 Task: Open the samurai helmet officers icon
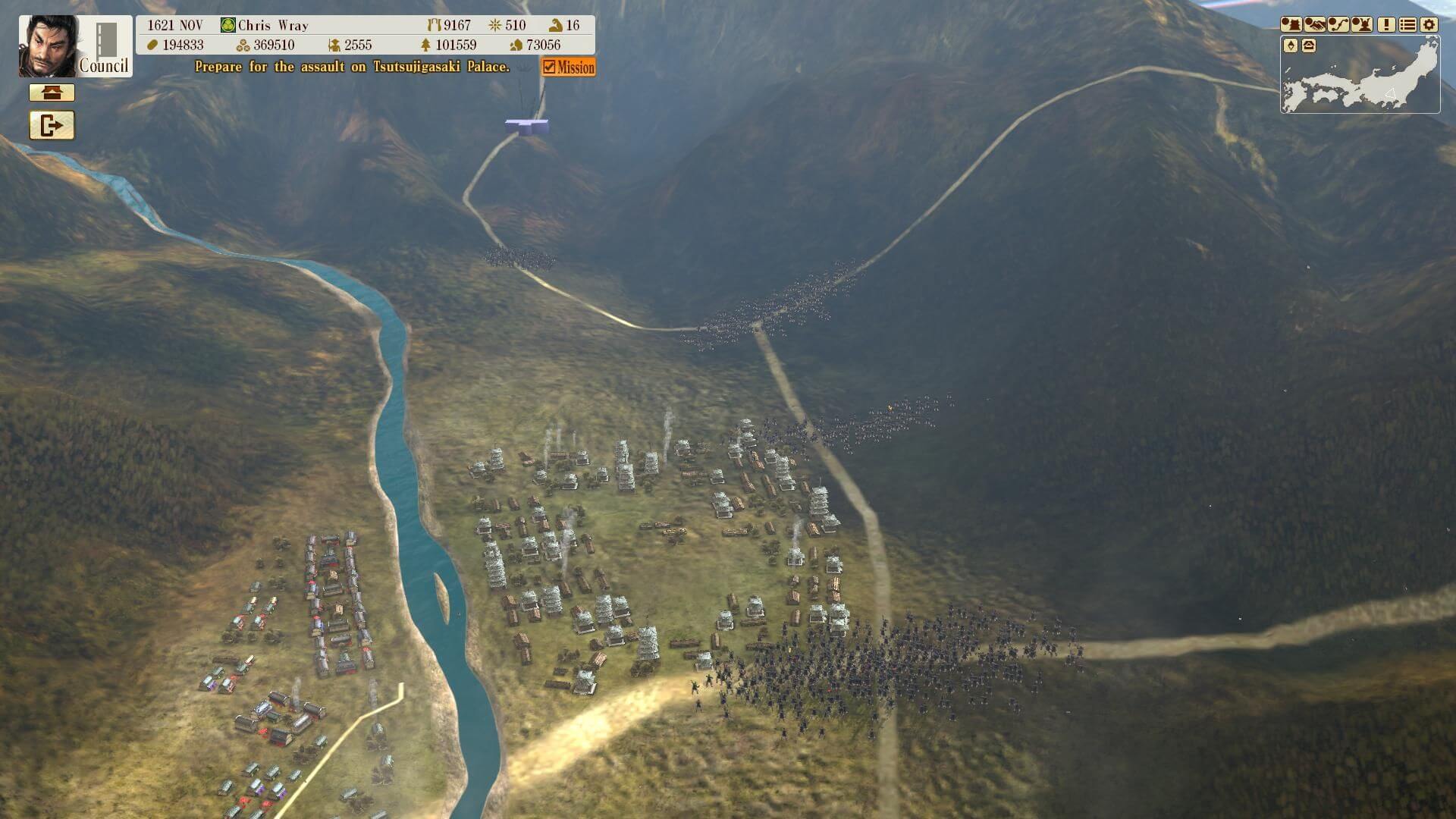(1362, 24)
